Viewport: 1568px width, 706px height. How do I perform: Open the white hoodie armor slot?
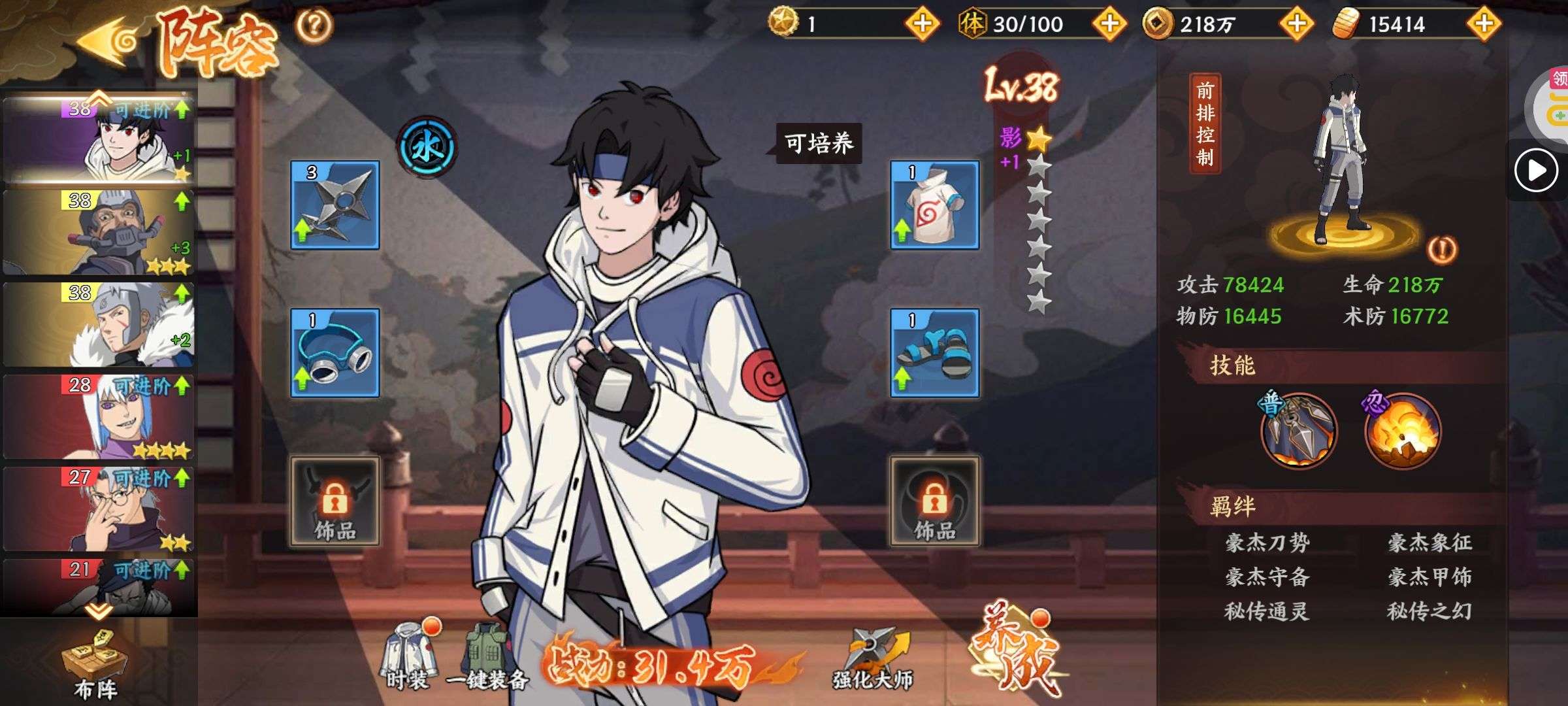coord(934,205)
